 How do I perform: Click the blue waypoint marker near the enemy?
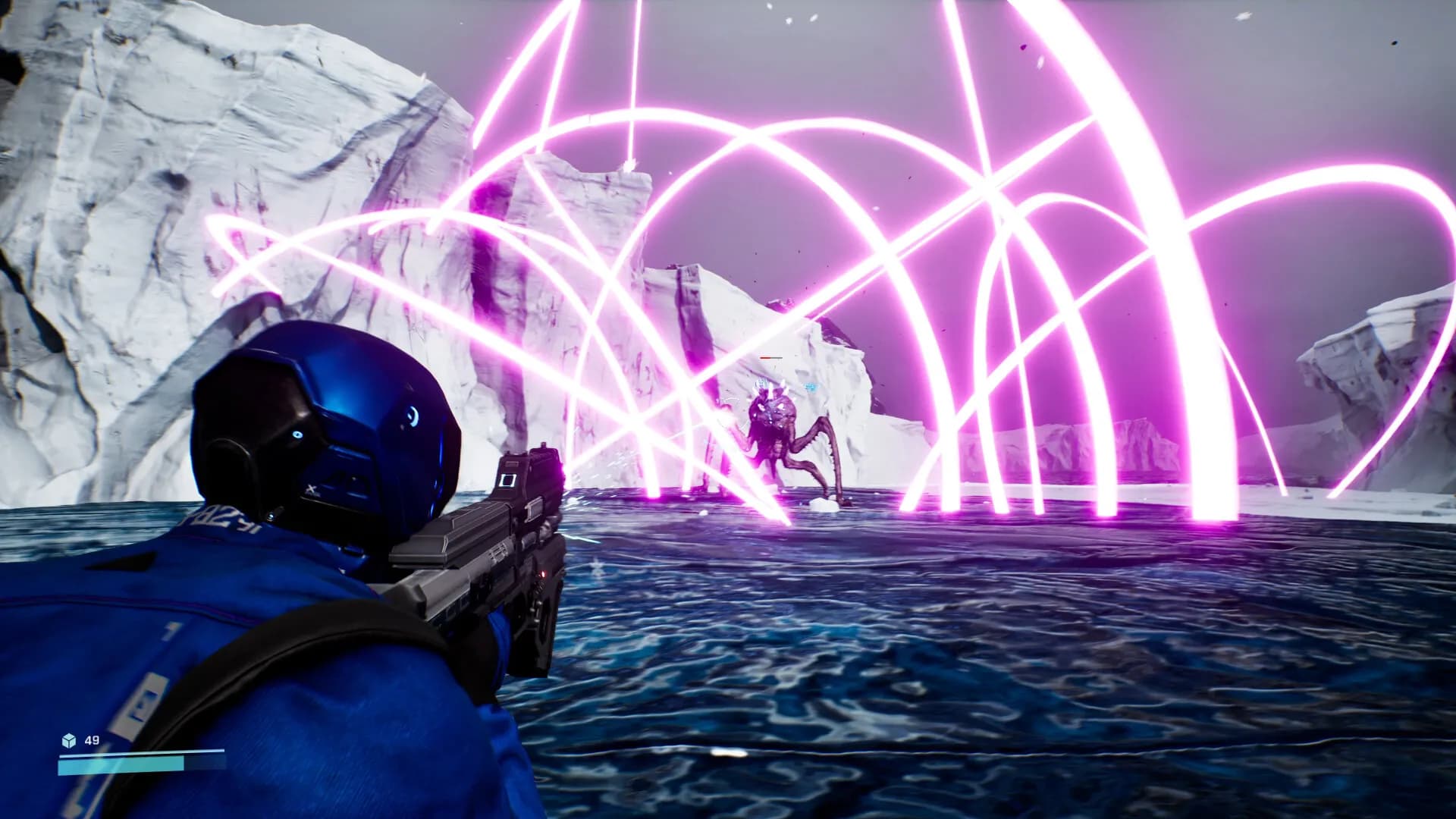coord(810,388)
